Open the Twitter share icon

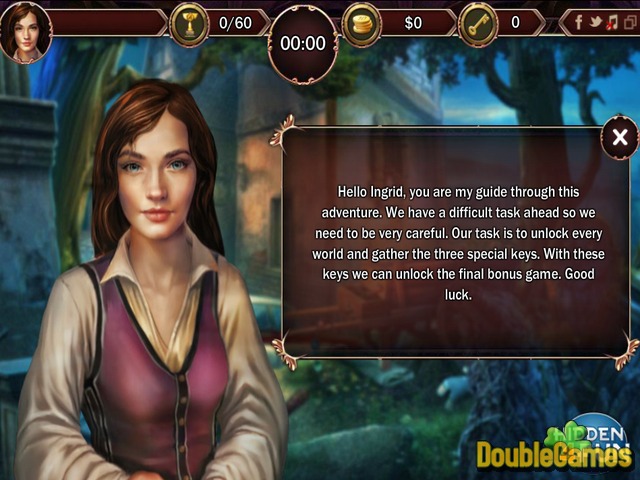coord(595,21)
